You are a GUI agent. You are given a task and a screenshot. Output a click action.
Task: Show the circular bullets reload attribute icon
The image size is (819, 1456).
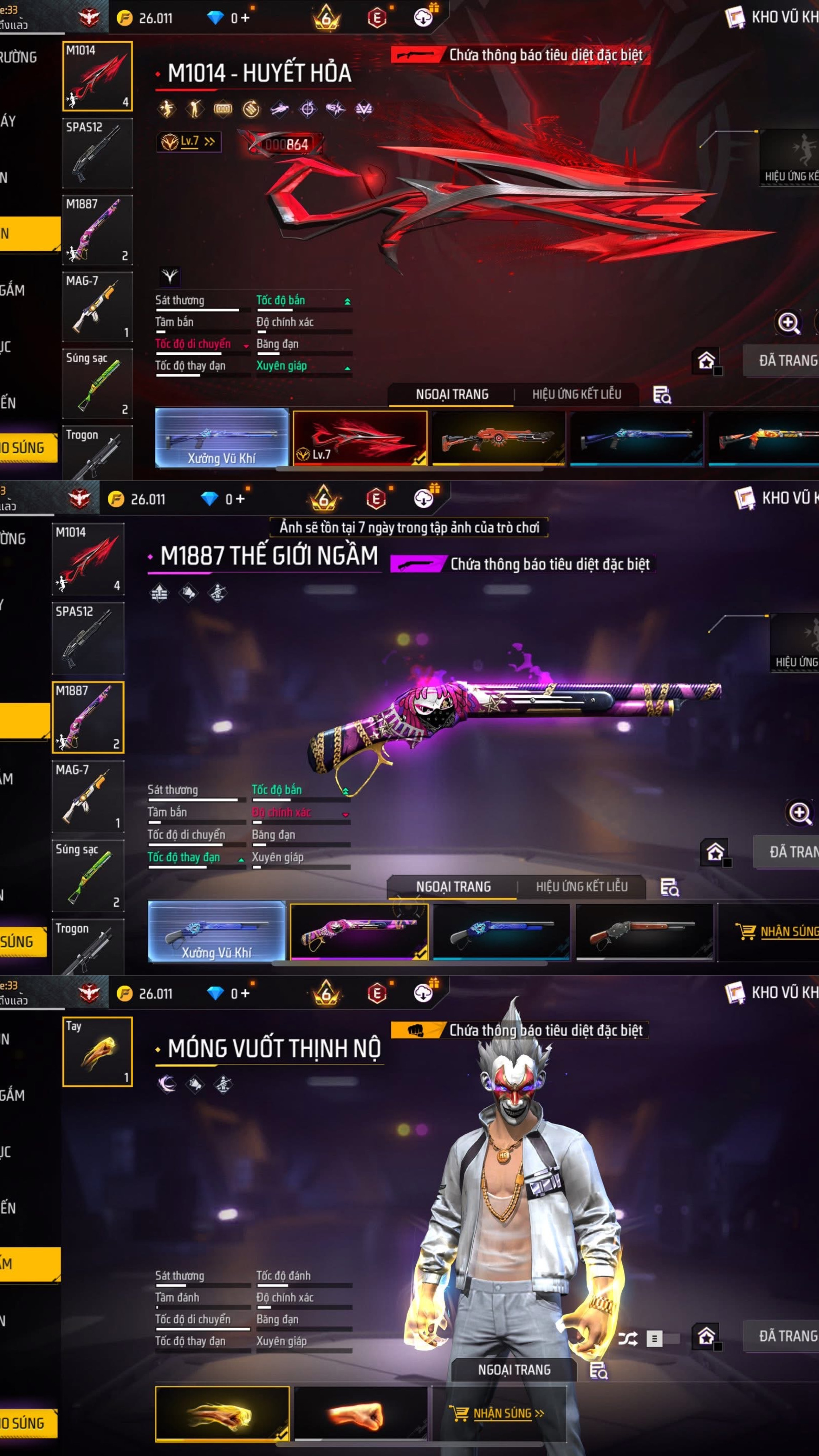pos(251,108)
